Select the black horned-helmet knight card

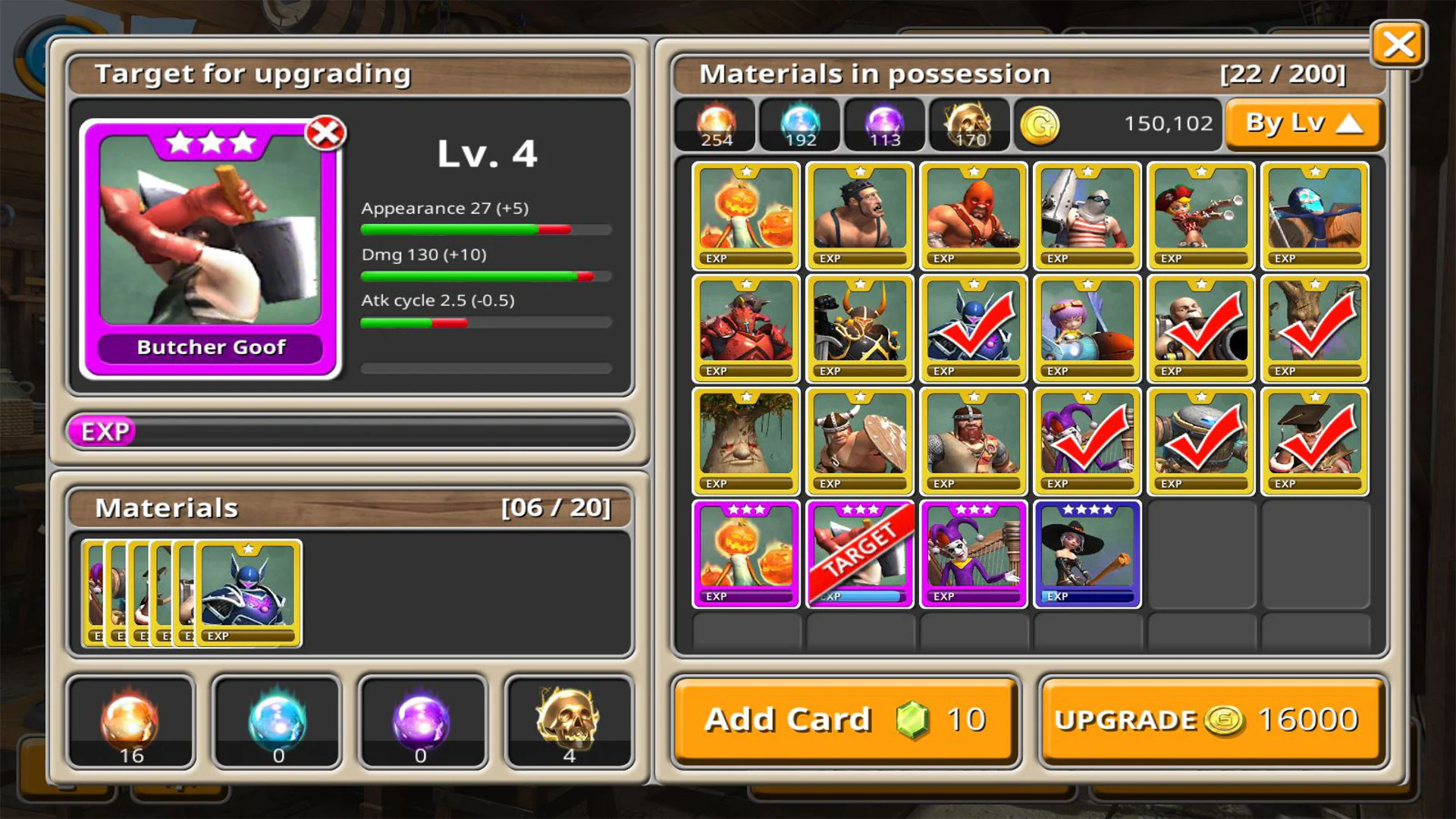(859, 328)
